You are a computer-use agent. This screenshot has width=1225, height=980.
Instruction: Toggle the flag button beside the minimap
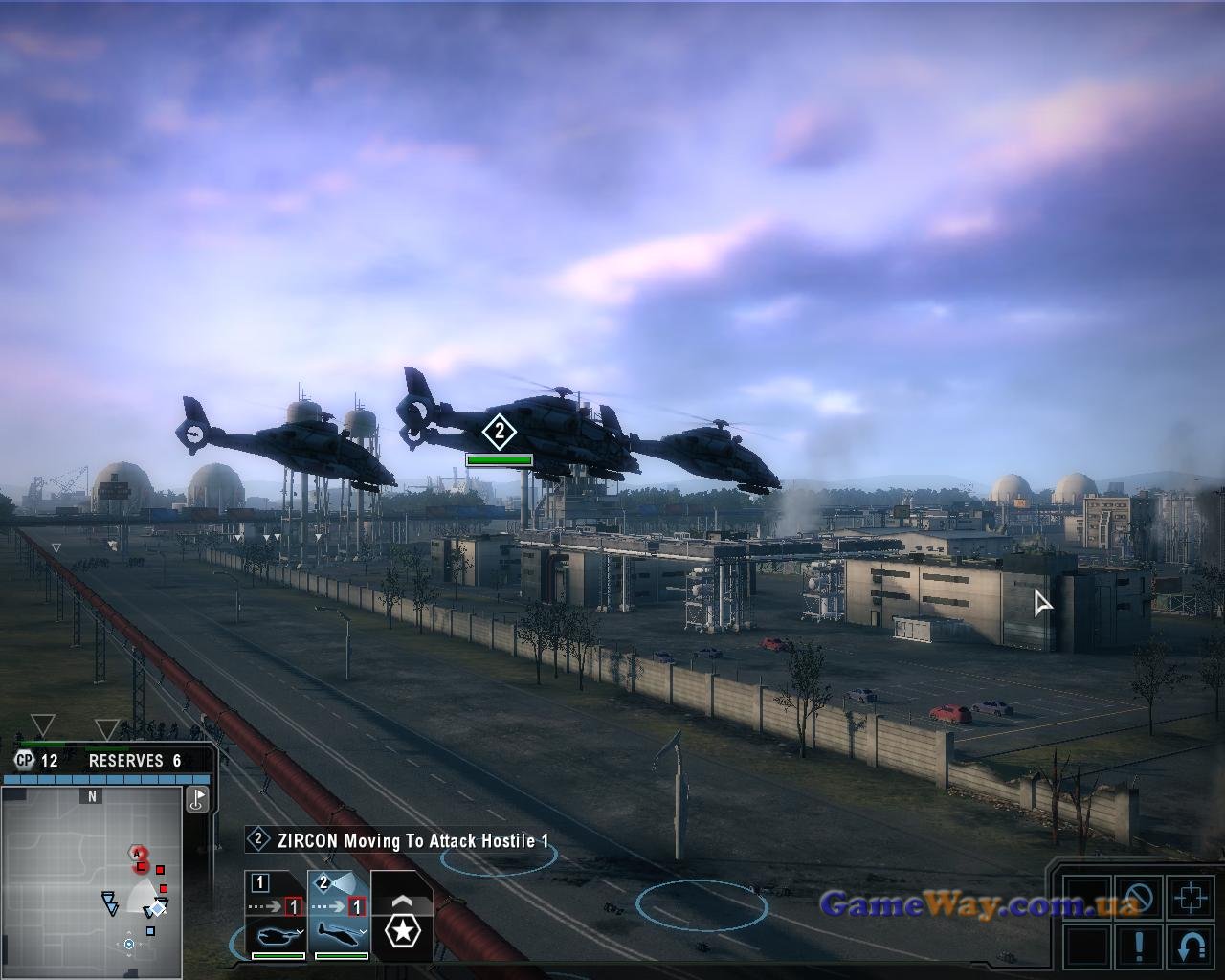pyautogui.click(x=198, y=800)
